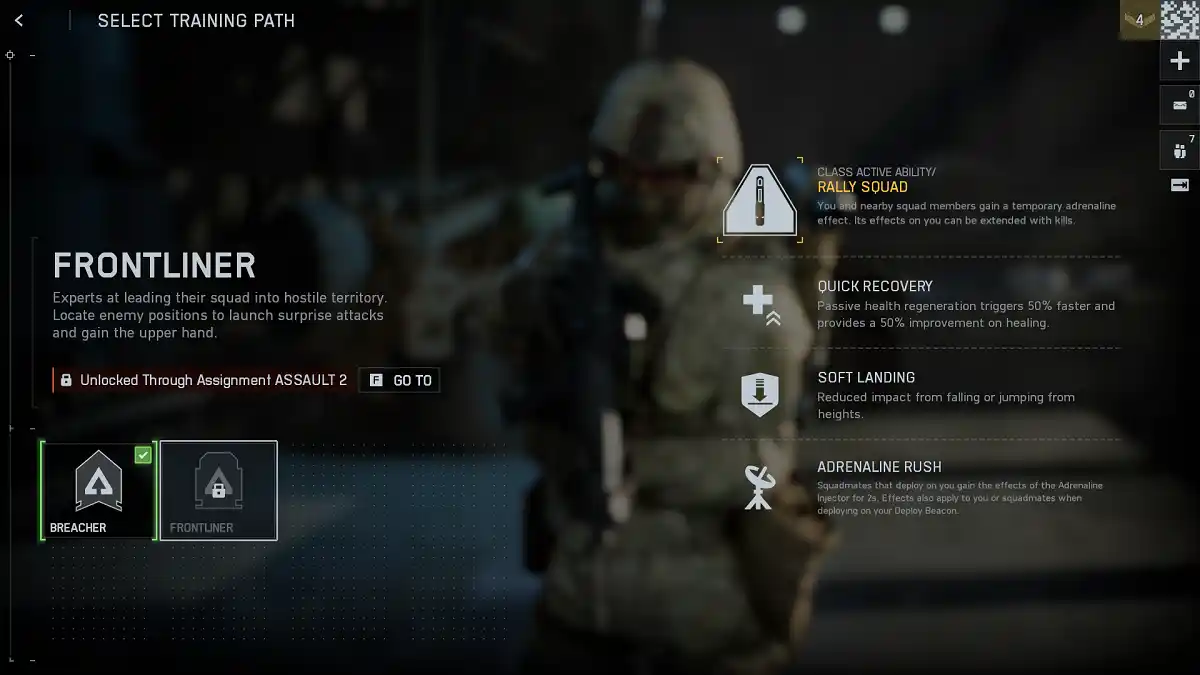Click the rank 4 badge

coord(1139,20)
